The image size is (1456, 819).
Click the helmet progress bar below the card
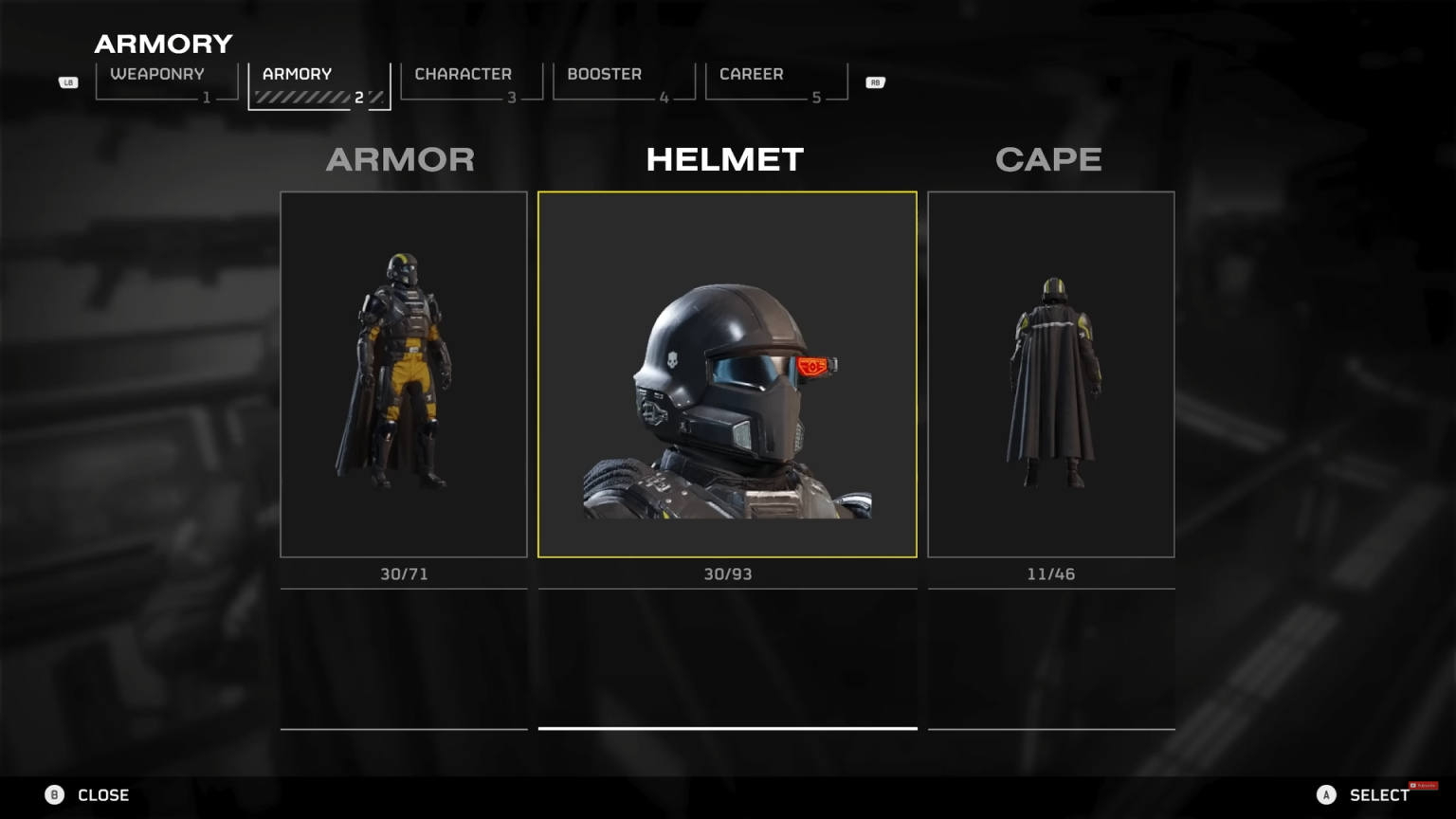(727, 728)
